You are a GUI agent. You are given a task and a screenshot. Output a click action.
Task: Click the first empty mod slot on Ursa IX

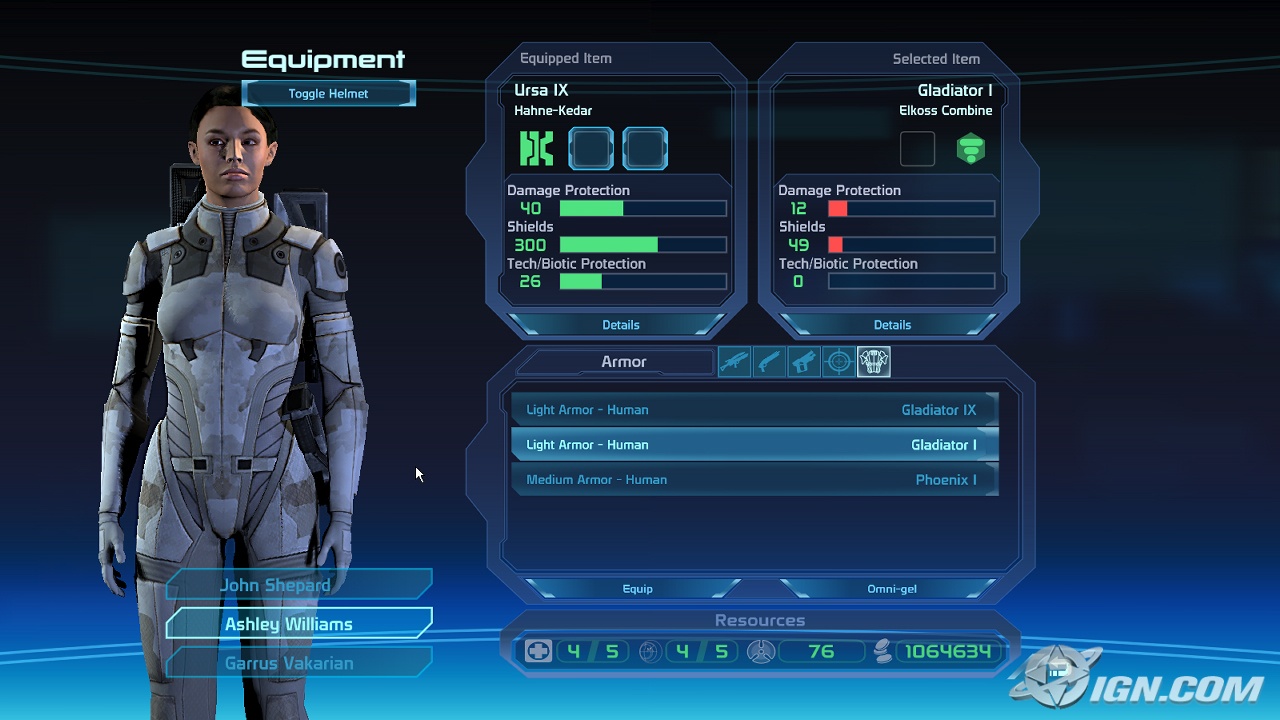click(x=591, y=148)
